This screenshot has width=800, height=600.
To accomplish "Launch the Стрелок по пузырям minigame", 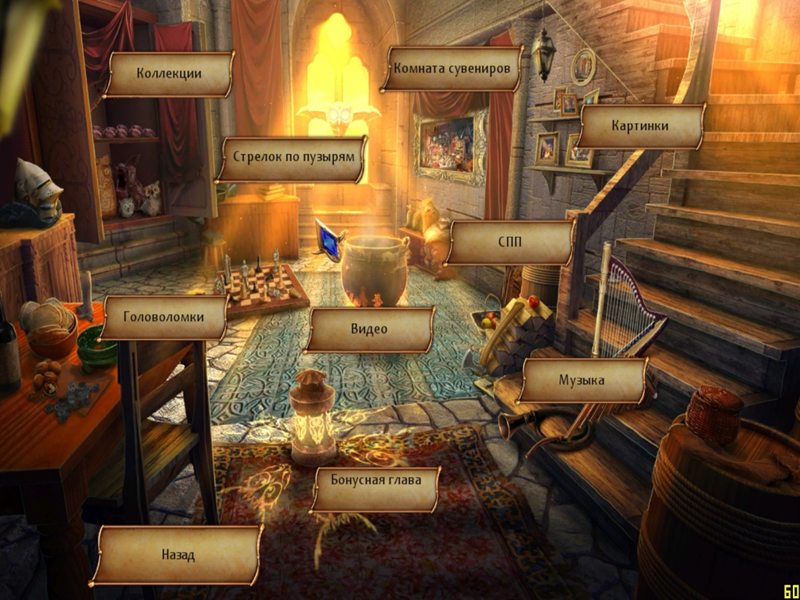I will coord(293,158).
